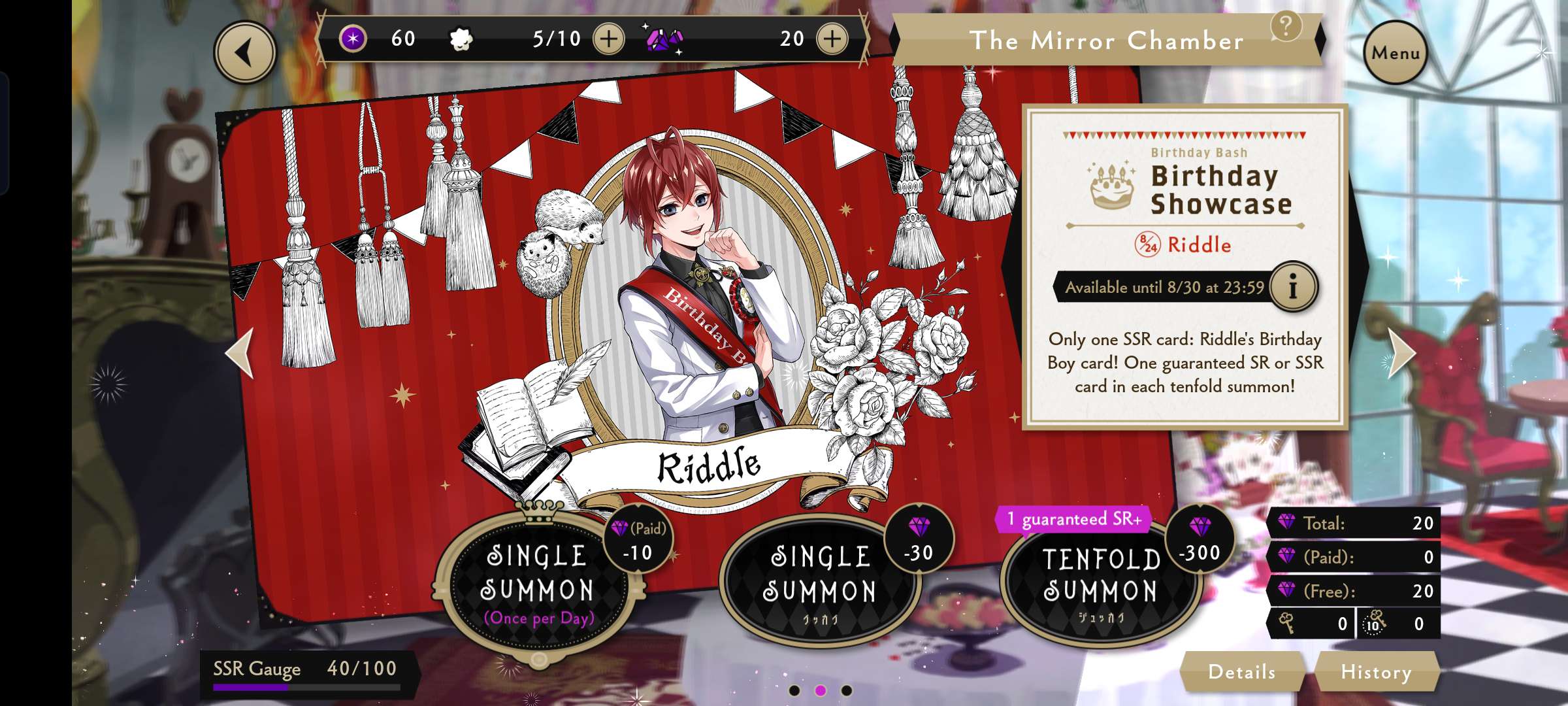Select the highlighted pink banner page dot
Viewport: 1568px width, 706px height.
click(821, 690)
